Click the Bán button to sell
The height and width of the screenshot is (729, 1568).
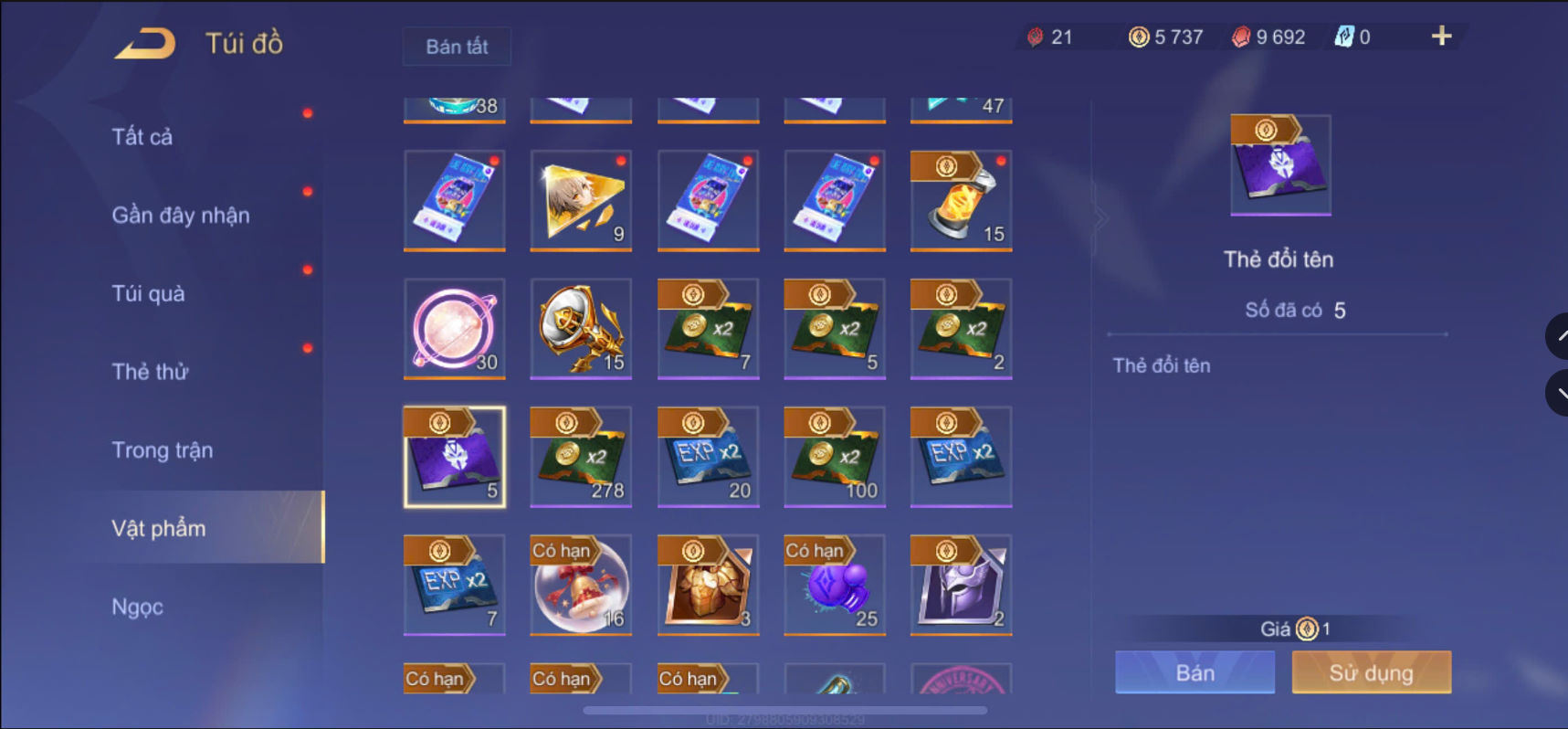pos(1194,672)
